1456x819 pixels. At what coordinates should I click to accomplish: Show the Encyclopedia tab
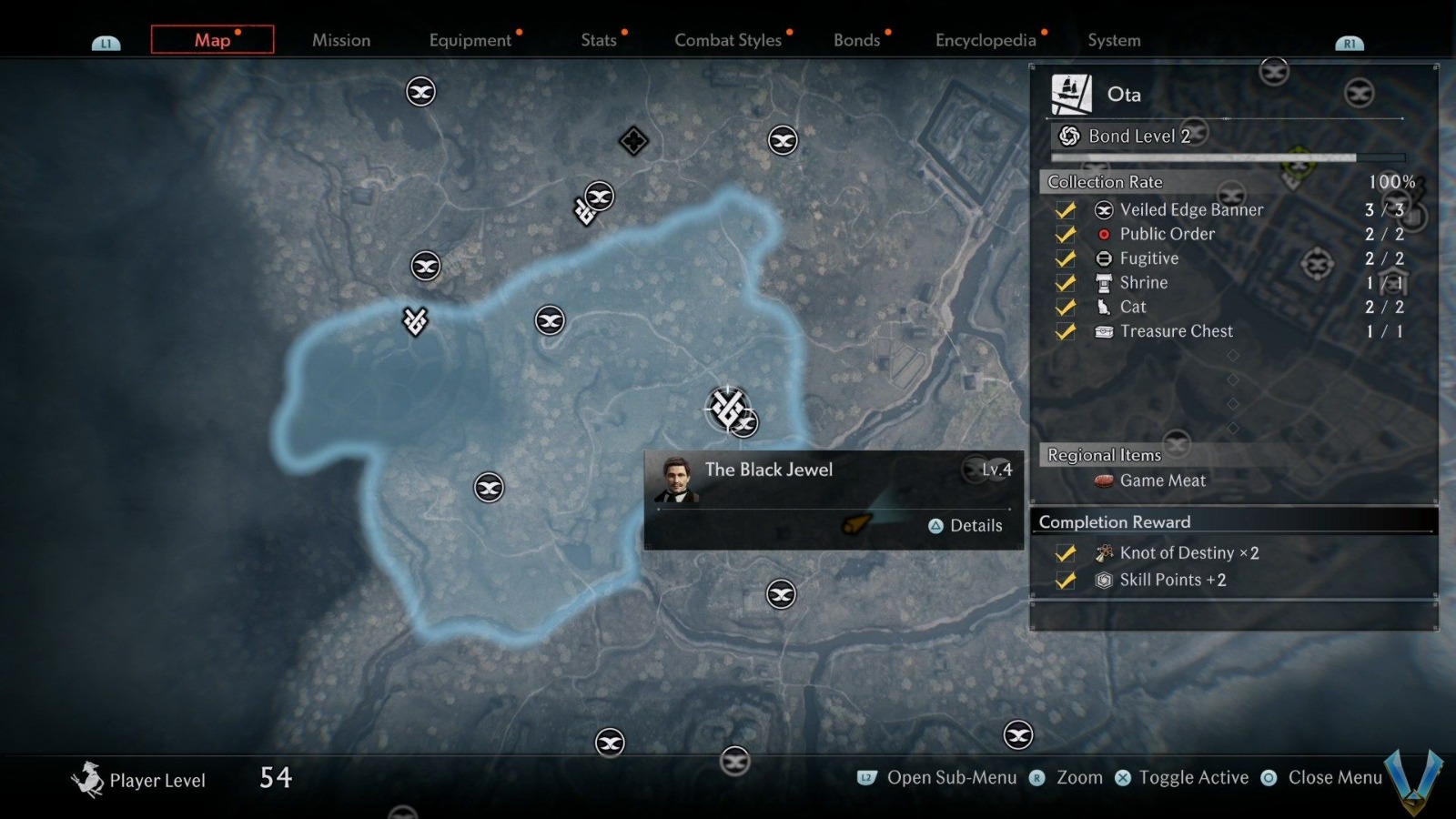pyautogui.click(x=986, y=40)
